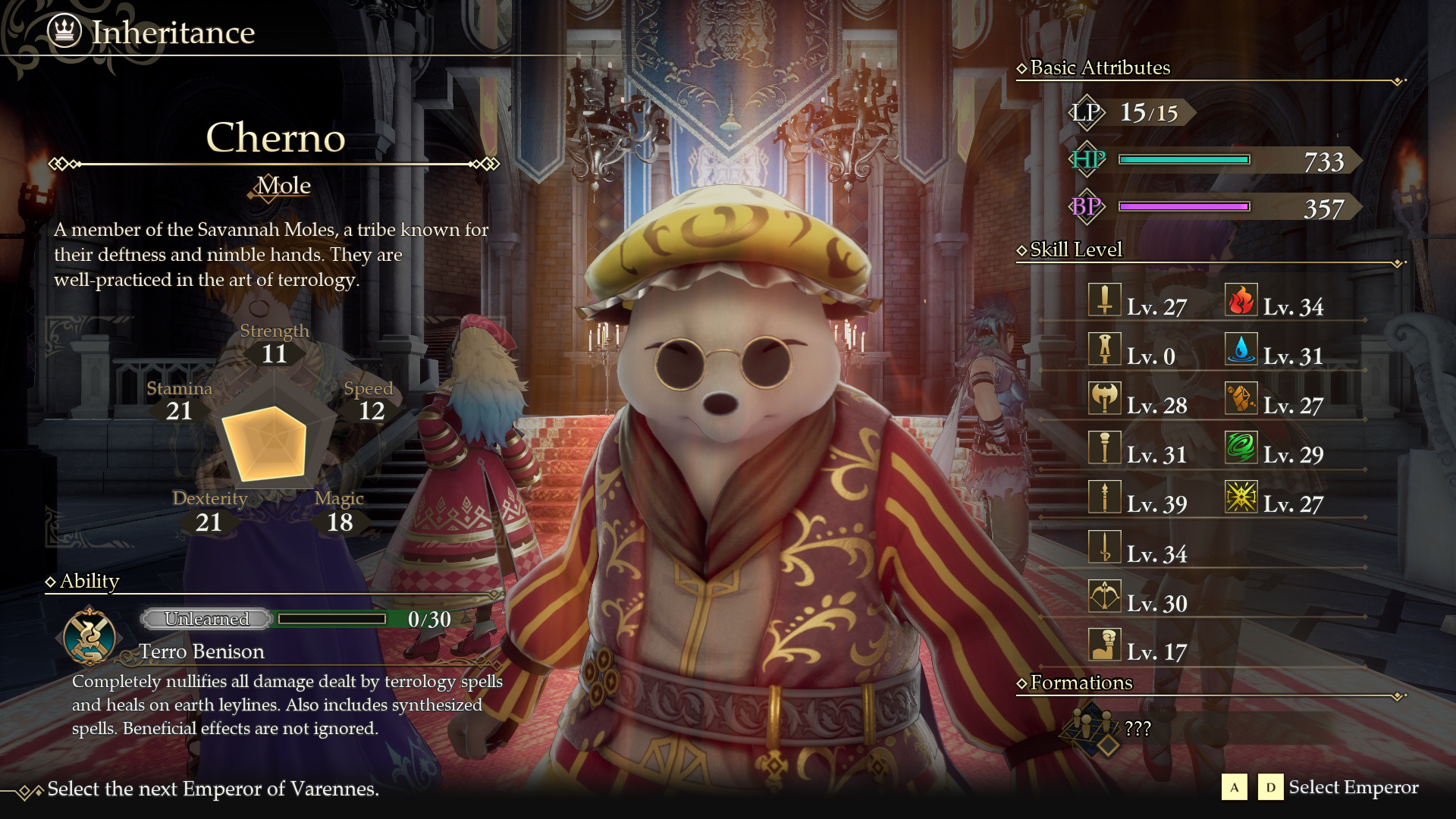Click the Select Emperor label

(1353, 788)
